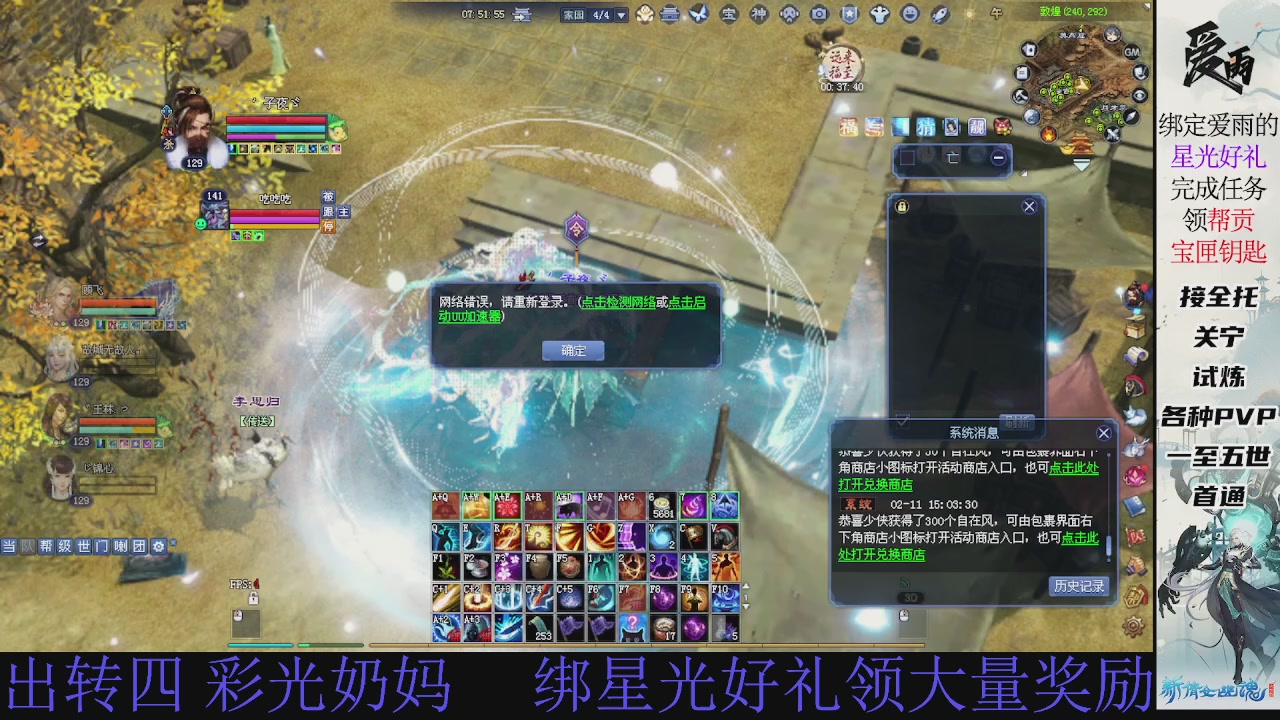Viewport: 1280px width, 720px height.
Task: Switch to the 世 world chat tab
Action: (x=86, y=547)
